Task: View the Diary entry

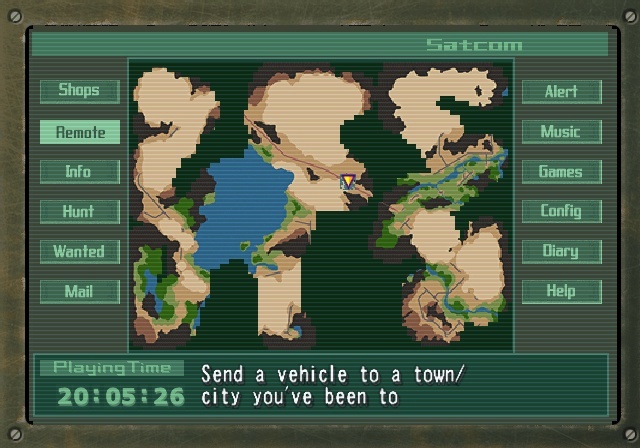Action: point(561,251)
